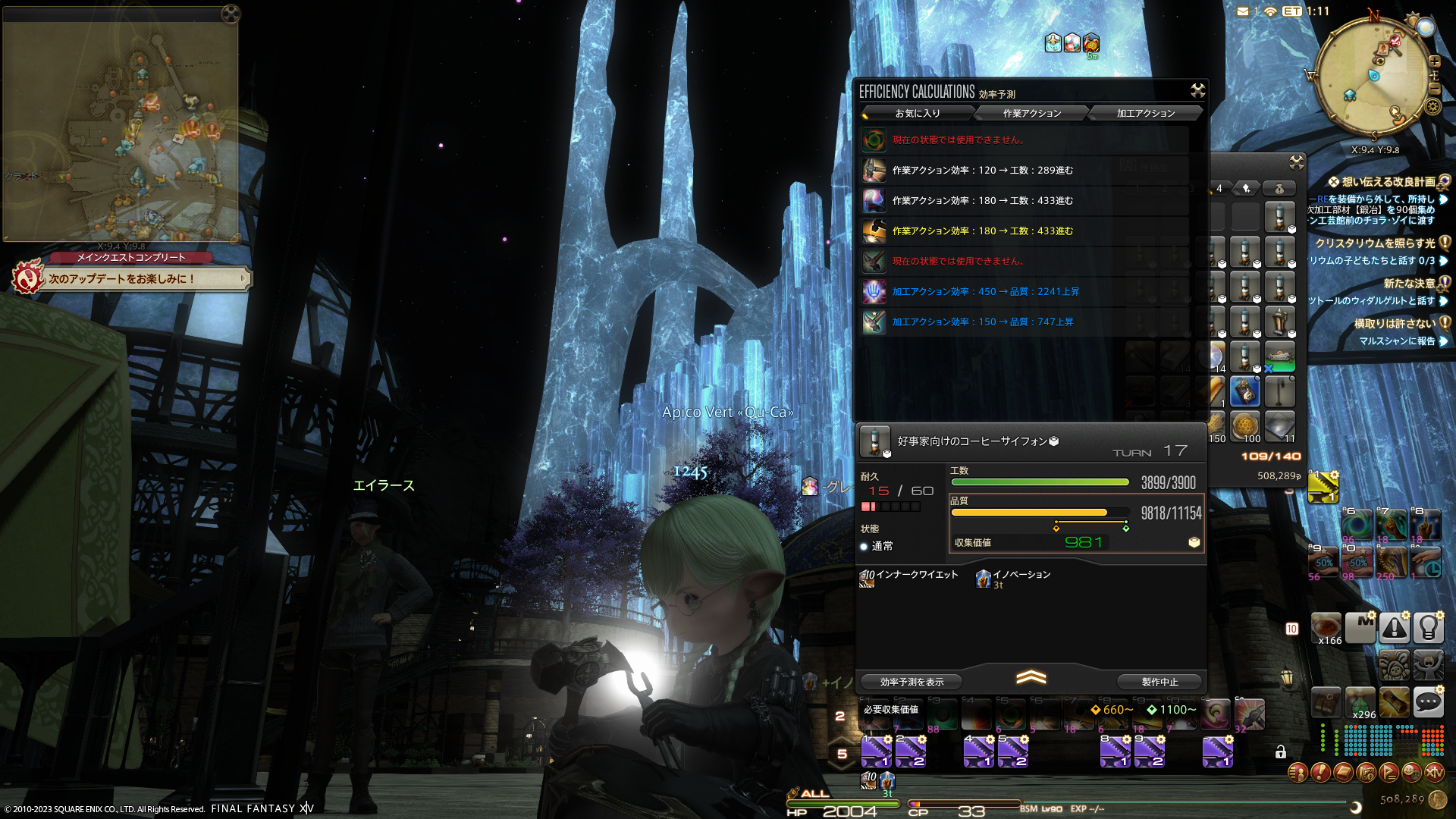Select the 120 efficiency synthesis action row
The height and width of the screenshot is (819, 1456).
click(x=982, y=170)
